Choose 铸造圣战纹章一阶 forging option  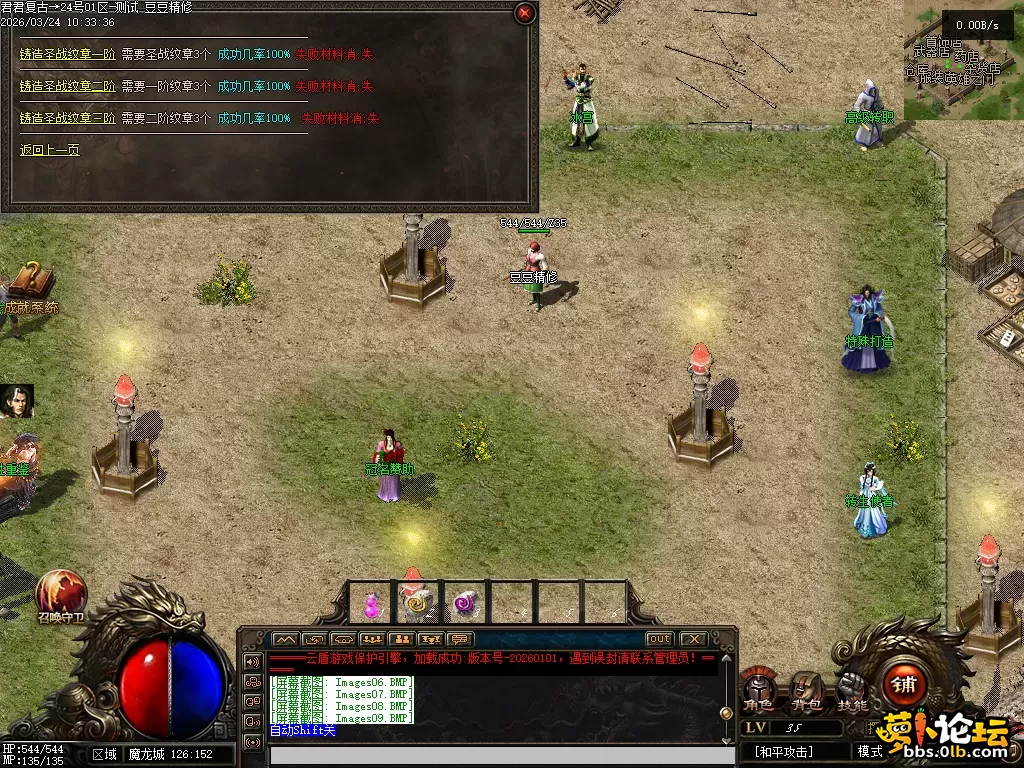click(67, 54)
